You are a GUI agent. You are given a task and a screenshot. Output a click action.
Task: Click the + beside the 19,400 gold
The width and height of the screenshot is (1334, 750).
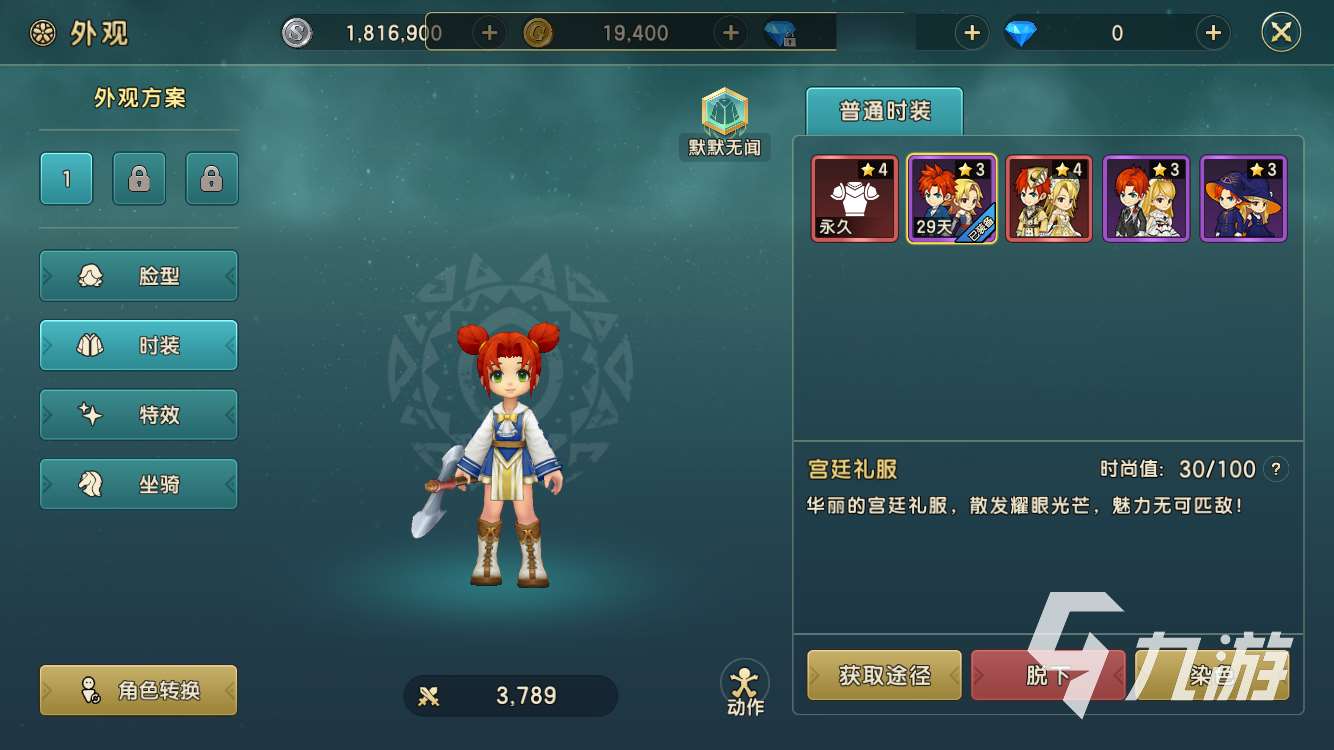coord(729,32)
